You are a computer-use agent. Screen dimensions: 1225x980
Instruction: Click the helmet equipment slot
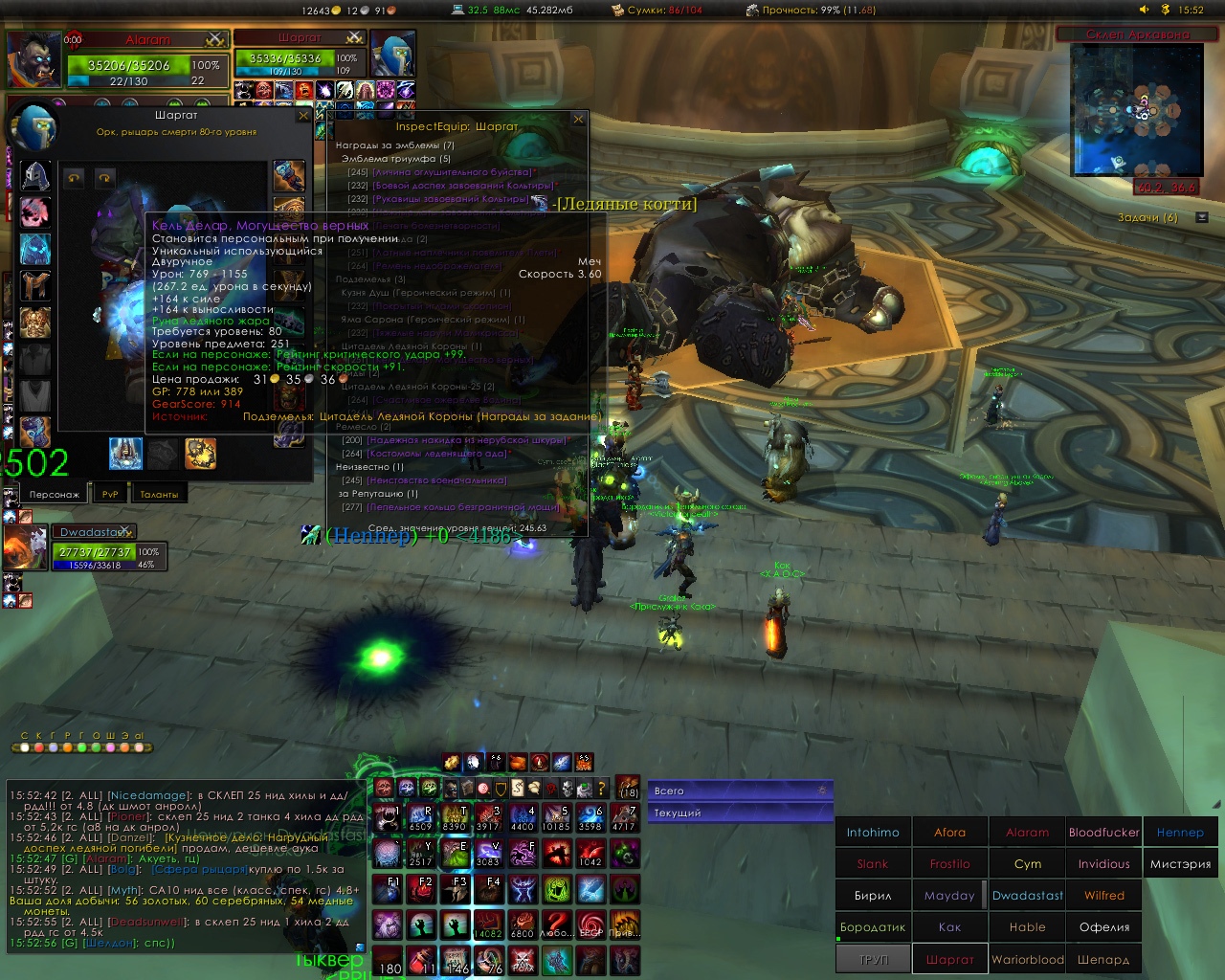pos(35,176)
